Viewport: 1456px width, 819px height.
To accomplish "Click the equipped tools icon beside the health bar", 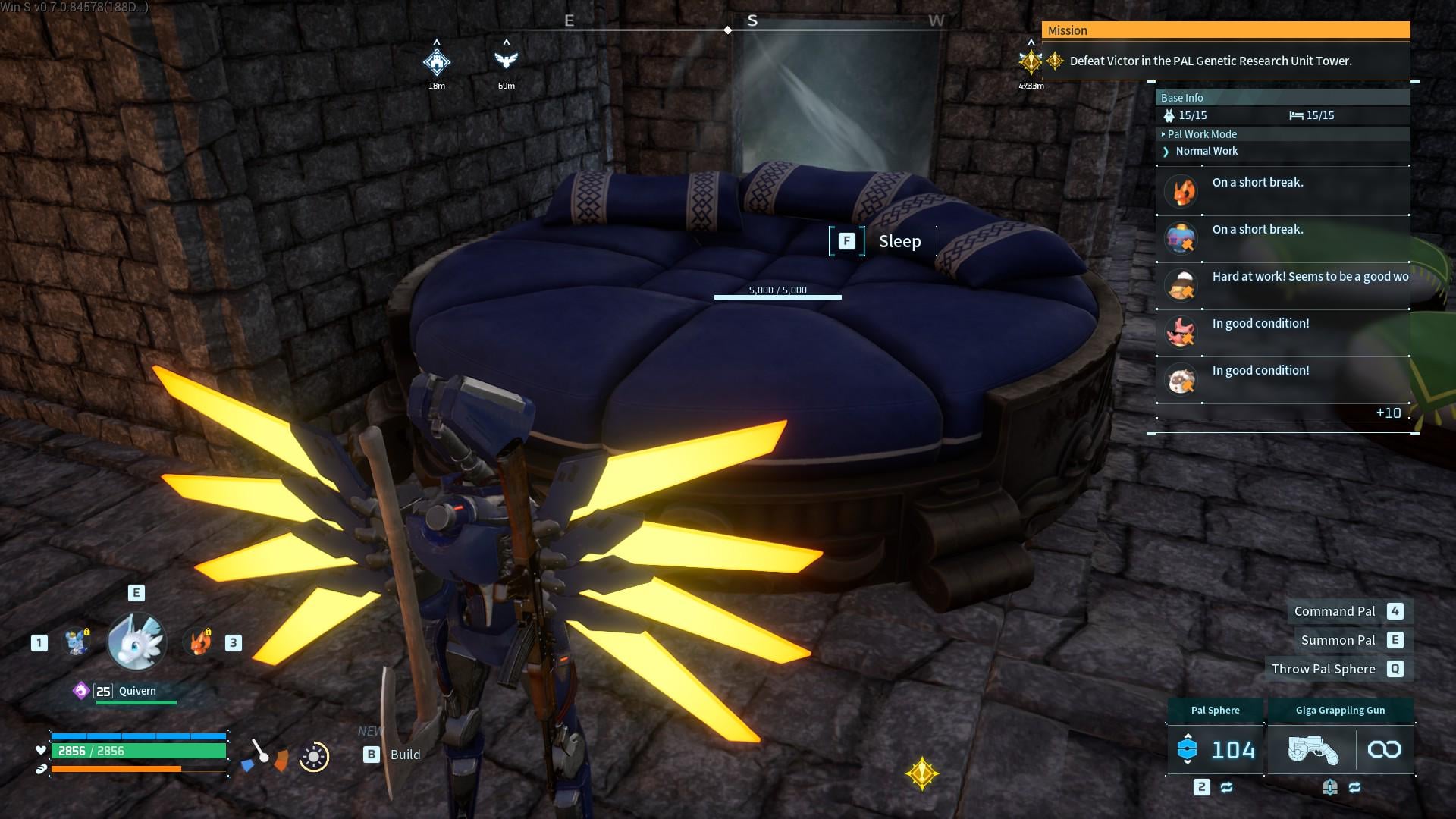I will click(264, 755).
